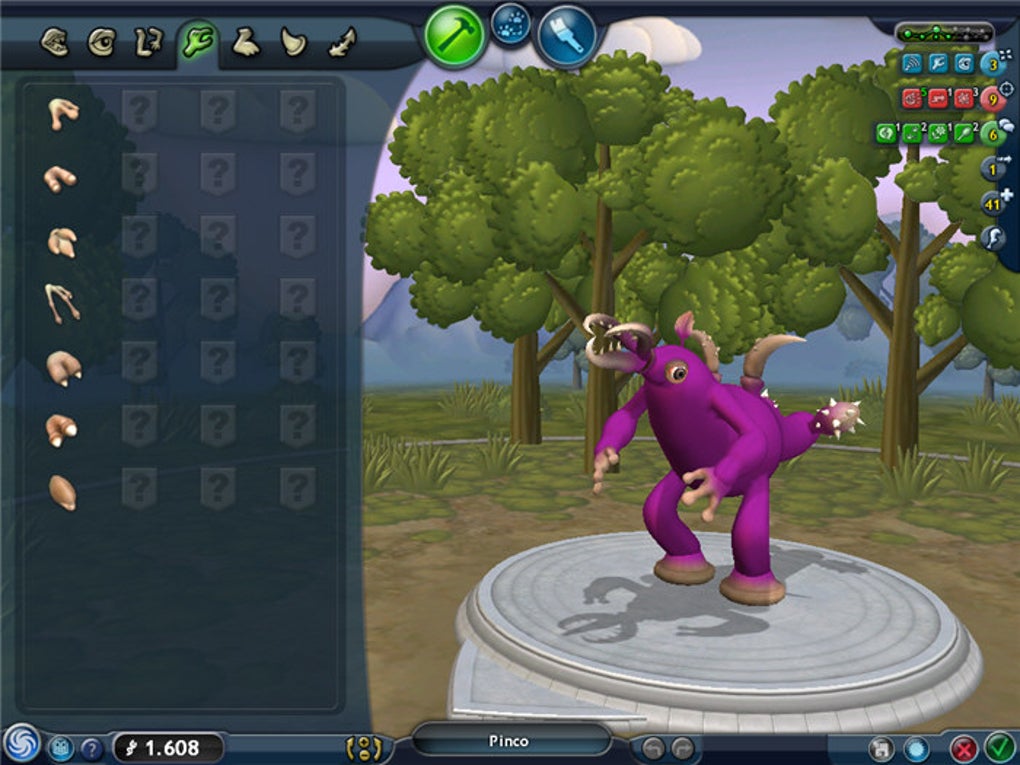Redo the undone edit
The image size is (1020, 765).
pos(683,747)
